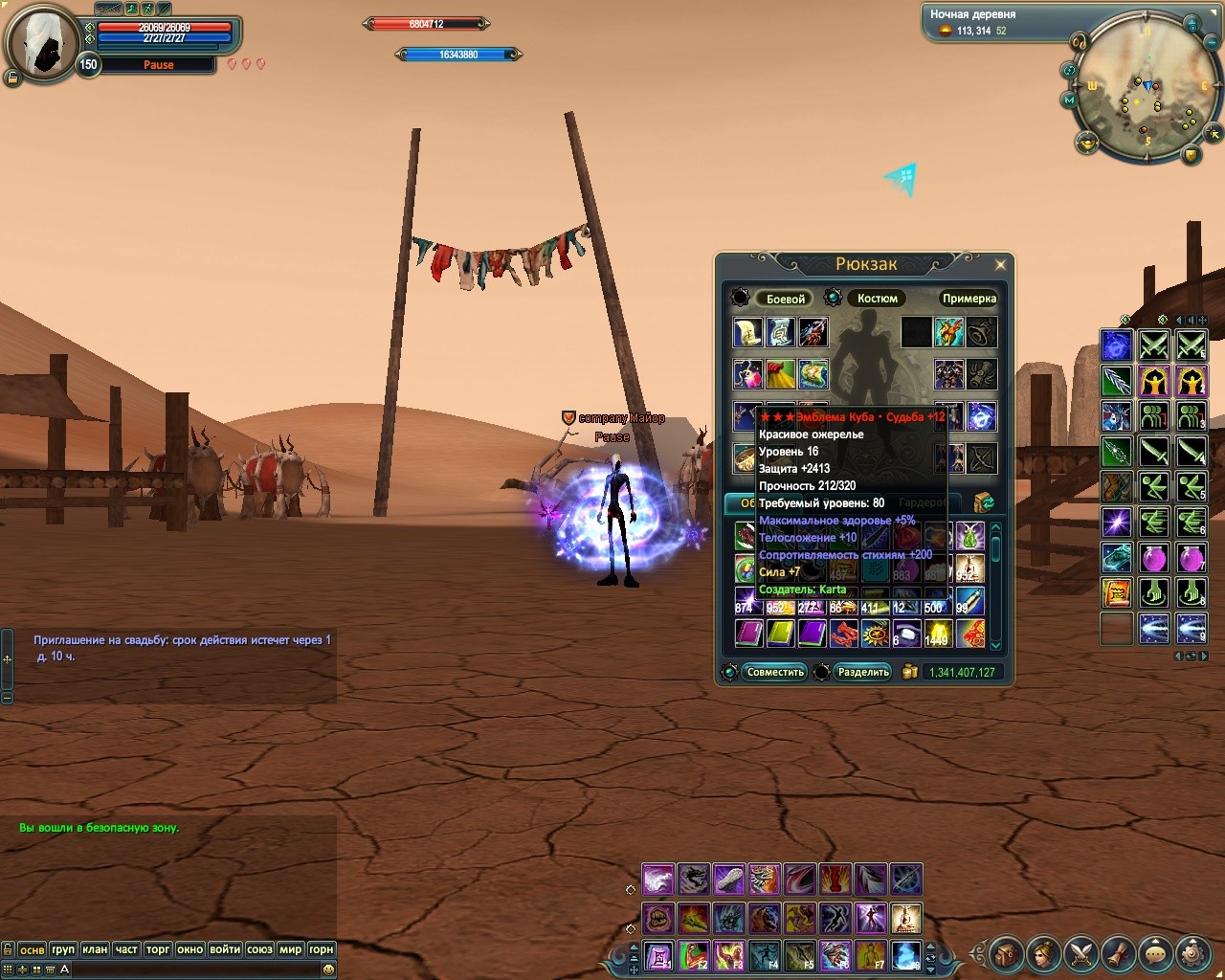Image resolution: width=1225 pixels, height=980 pixels.
Task: Switch chat to the мир channel
Action: [290, 949]
